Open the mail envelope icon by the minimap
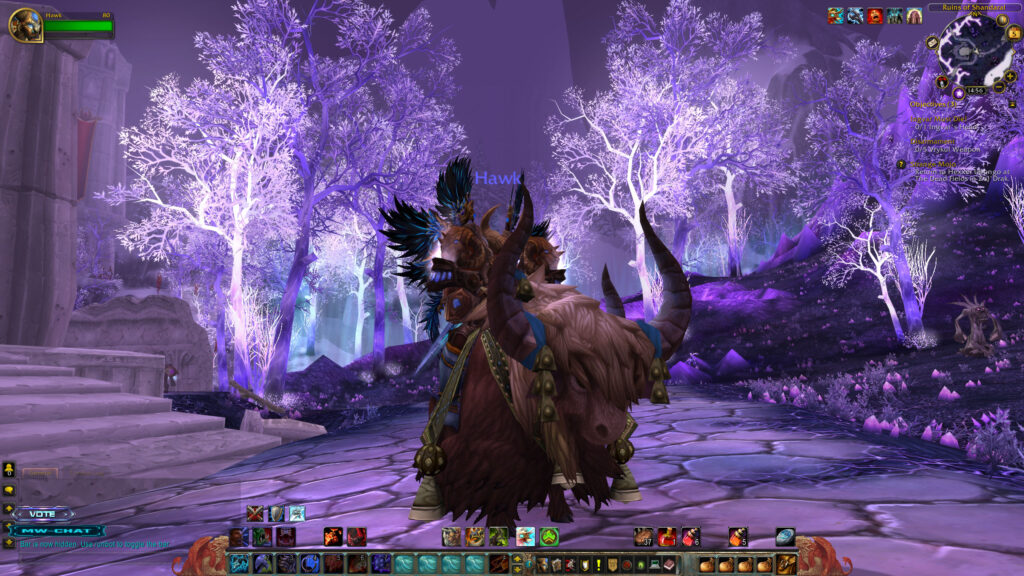Image resolution: width=1024 pixels, height=576 pixels. (x=931, y=43)
